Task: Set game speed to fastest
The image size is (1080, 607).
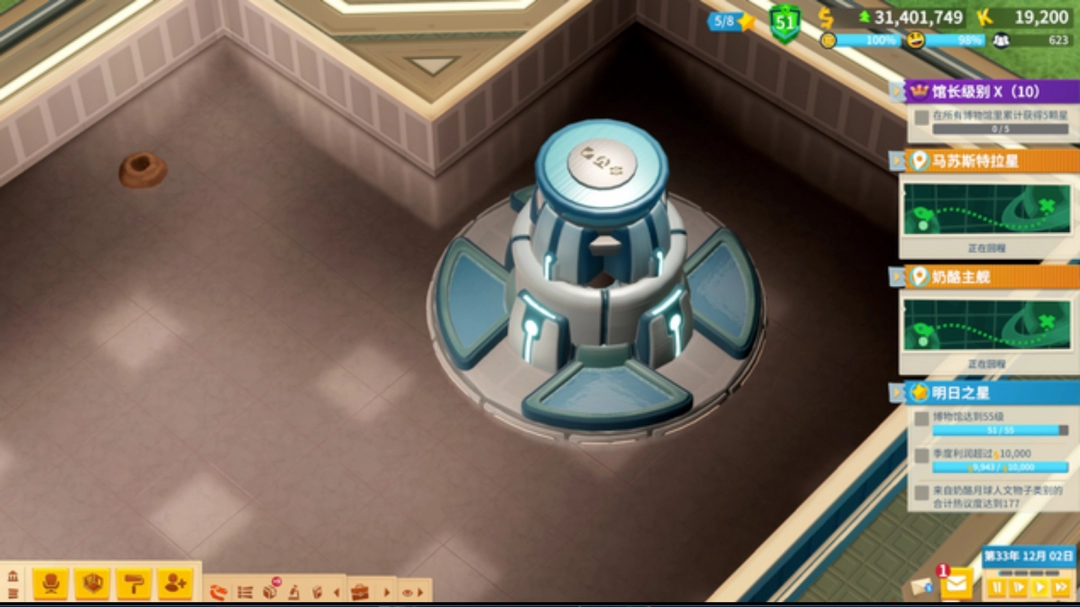Action: coord(1061,587)
